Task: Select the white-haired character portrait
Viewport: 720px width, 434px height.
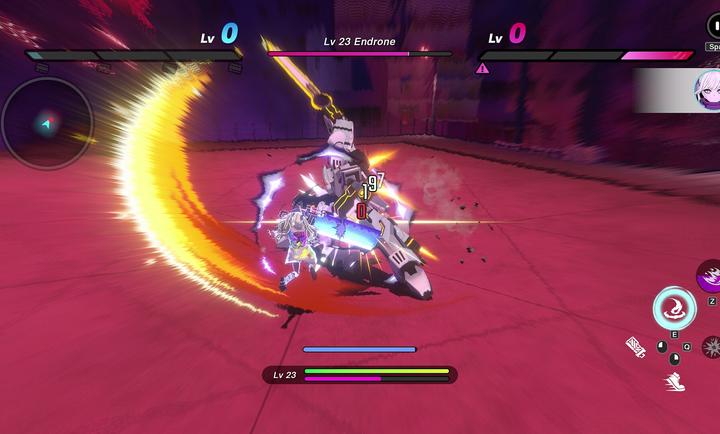Action: (707, 91)
